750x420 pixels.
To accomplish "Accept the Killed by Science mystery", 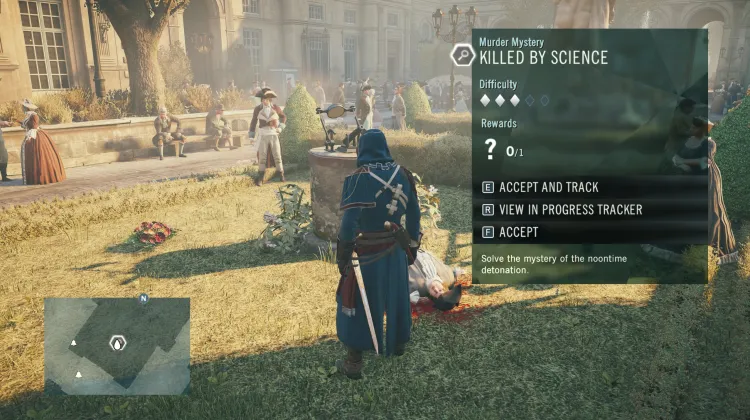I will pyautogui.click(x=517, y=232).
